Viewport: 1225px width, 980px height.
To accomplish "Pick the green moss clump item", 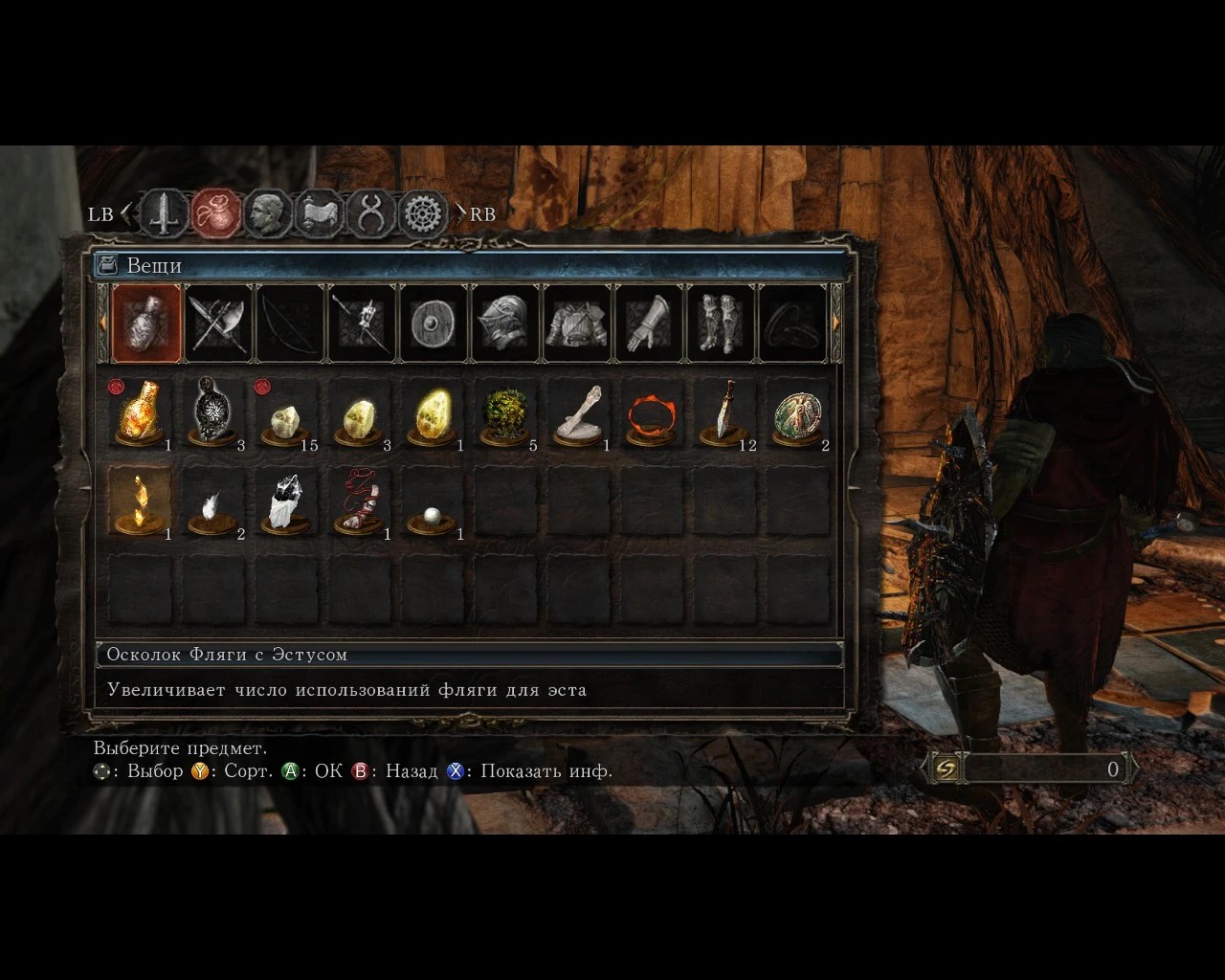I will [503, 415].
